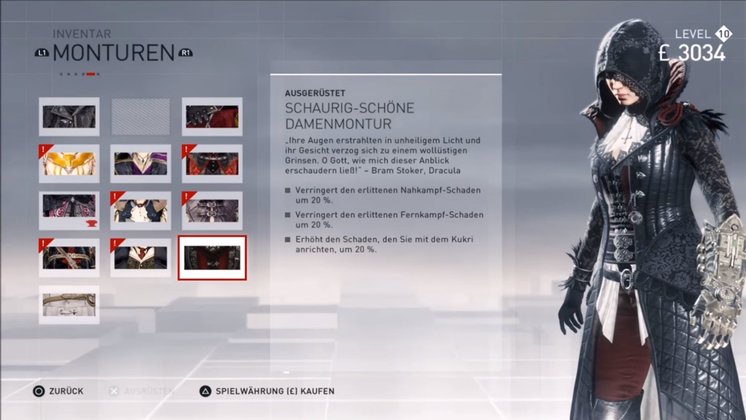Image resolution: width=746 pixels, height=420 pixels.
Task: Select the white belted outfit thumbnail
Action: (69, 304)
